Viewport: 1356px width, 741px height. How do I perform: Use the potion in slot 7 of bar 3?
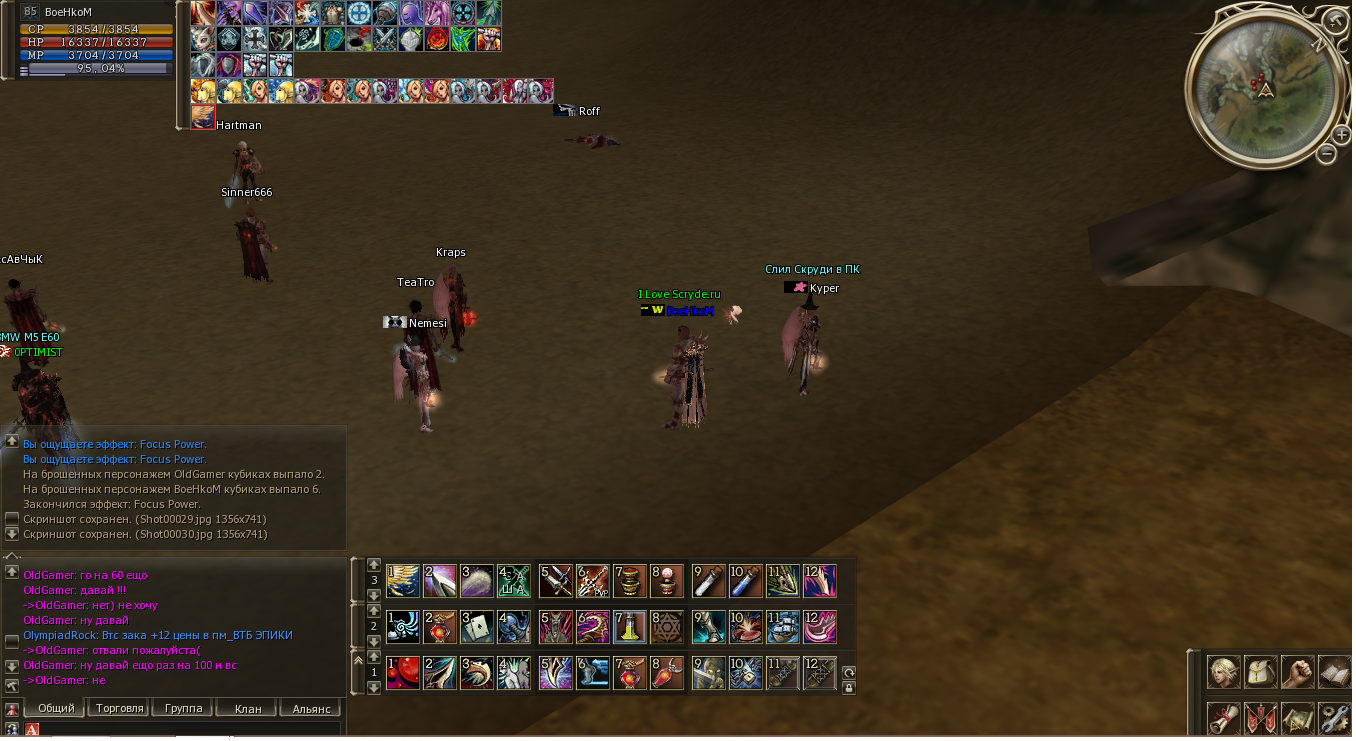click(630, 582)
